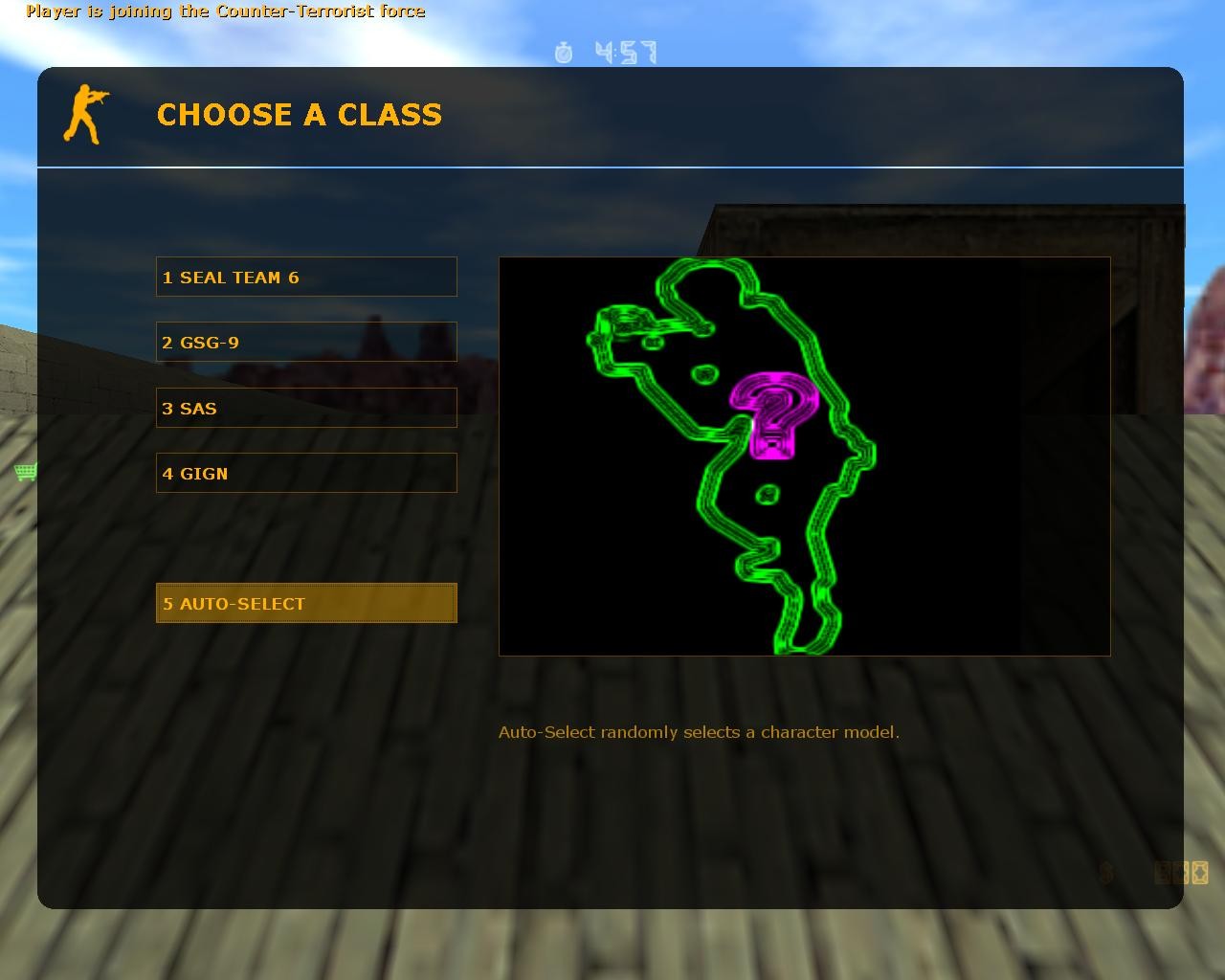Screen dimensions: 1225x980
Task: Click the small gold C4 icon near bottom right
Action: [1183, 871]
